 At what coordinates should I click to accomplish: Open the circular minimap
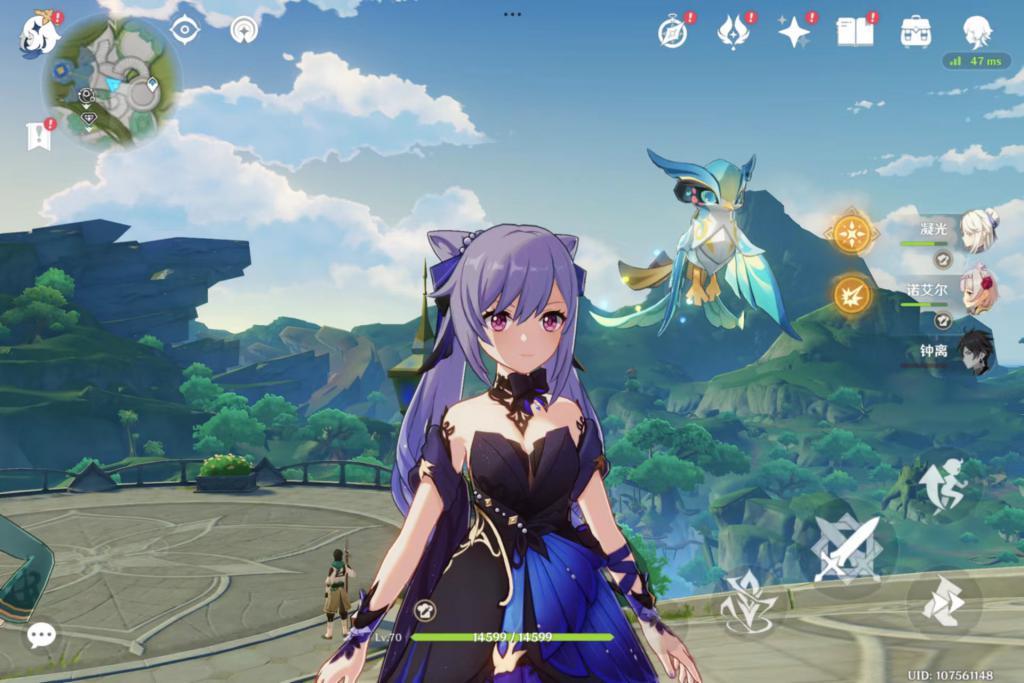(x=112, y=82)
